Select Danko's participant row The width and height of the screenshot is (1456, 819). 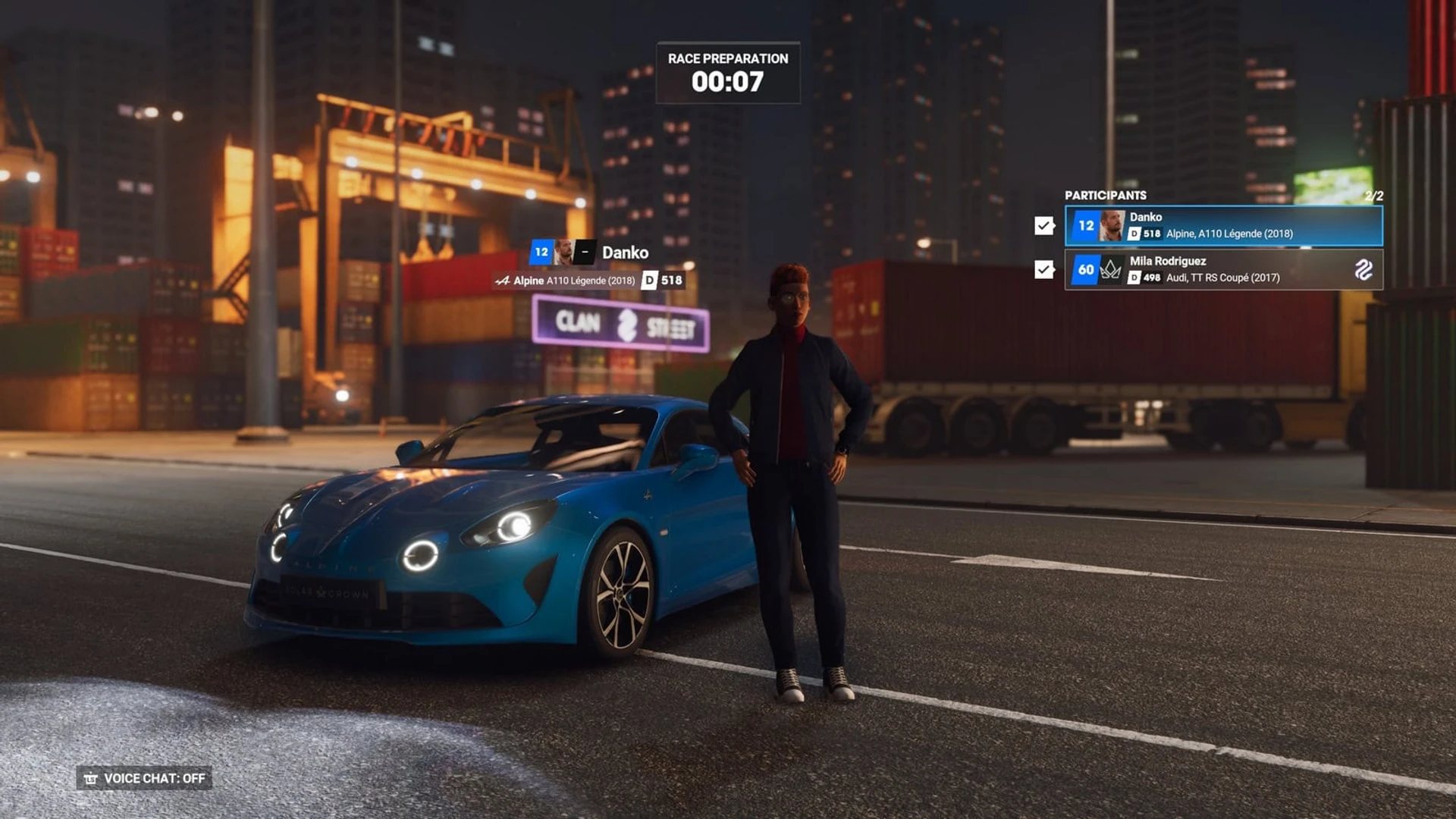pos(1222,225)
